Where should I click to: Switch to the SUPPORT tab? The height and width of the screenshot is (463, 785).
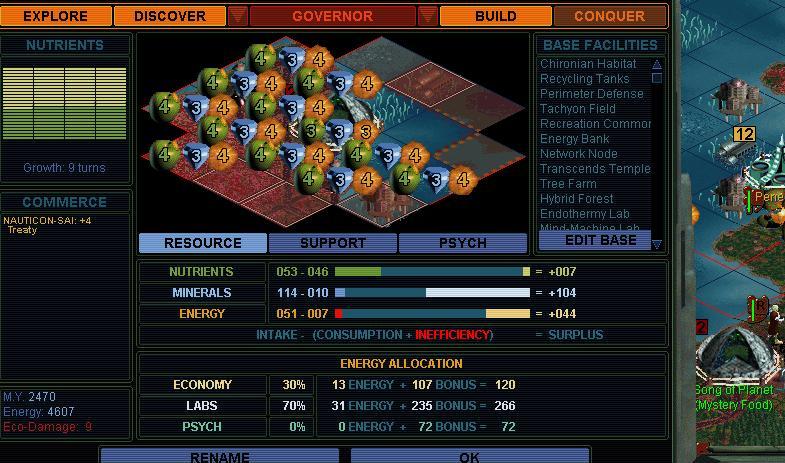(x=333, y=243)
